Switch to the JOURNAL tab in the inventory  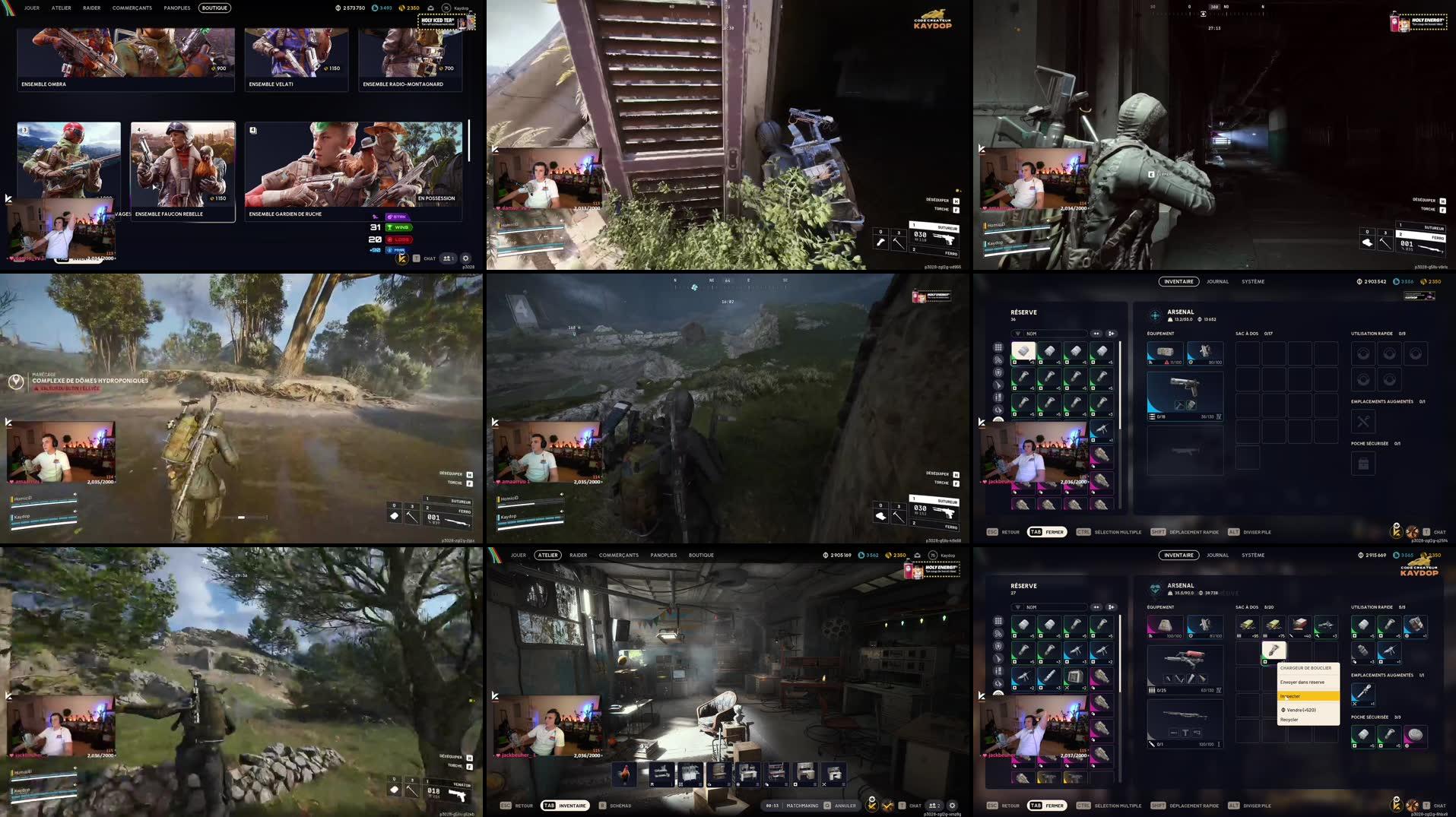1217,281
